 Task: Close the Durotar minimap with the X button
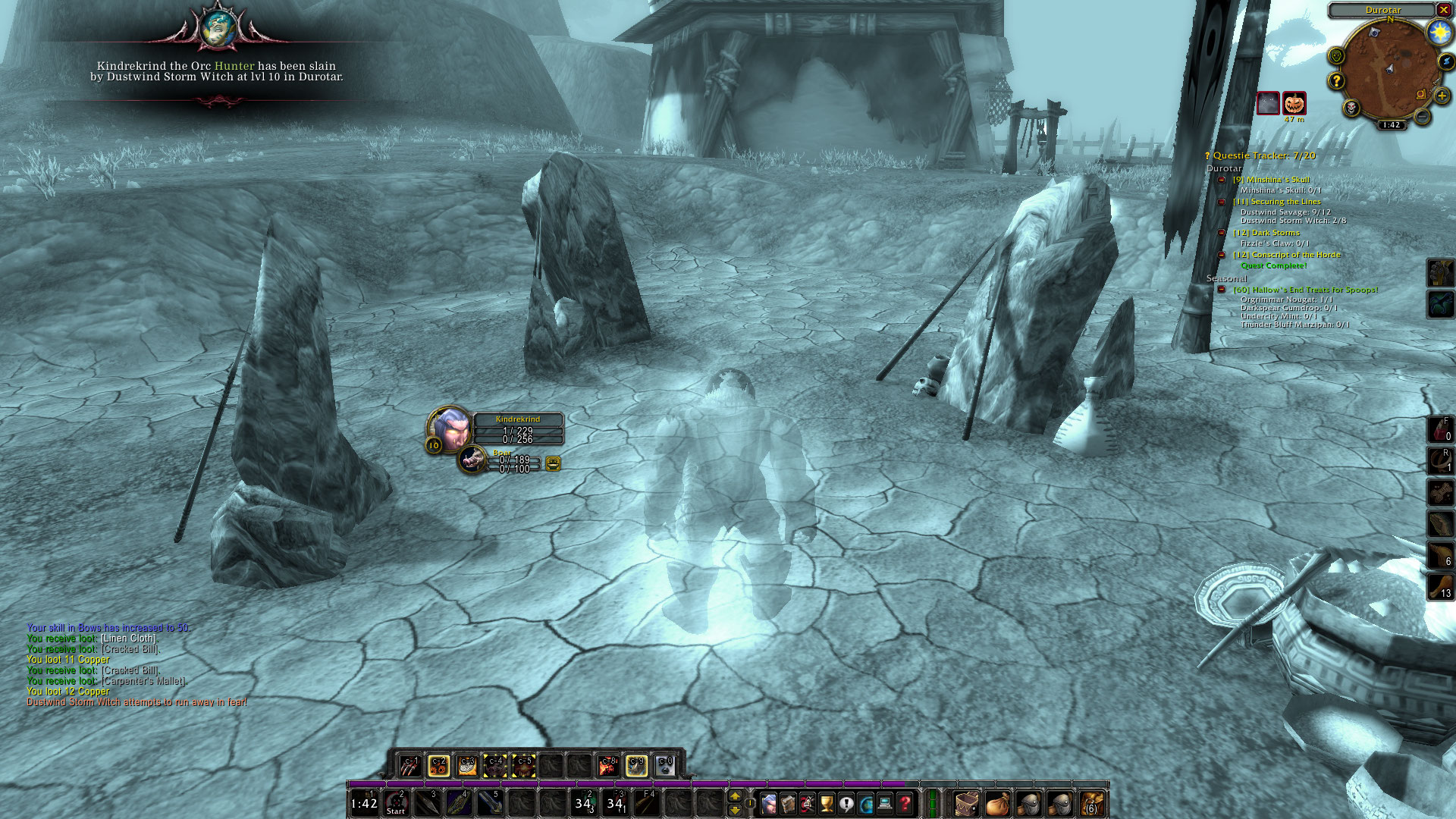[x=1444, y=10]
